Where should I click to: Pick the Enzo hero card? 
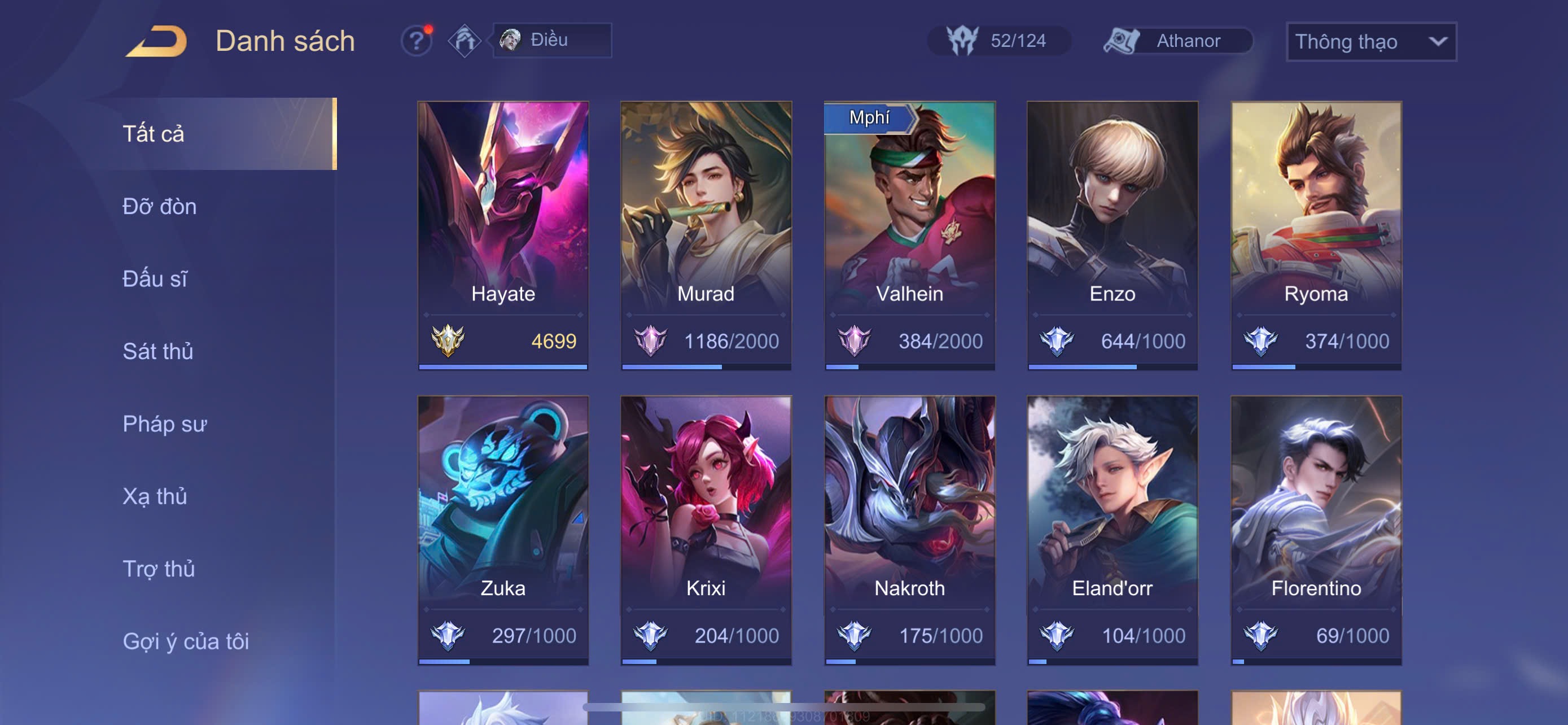(x=1112, y=235)
